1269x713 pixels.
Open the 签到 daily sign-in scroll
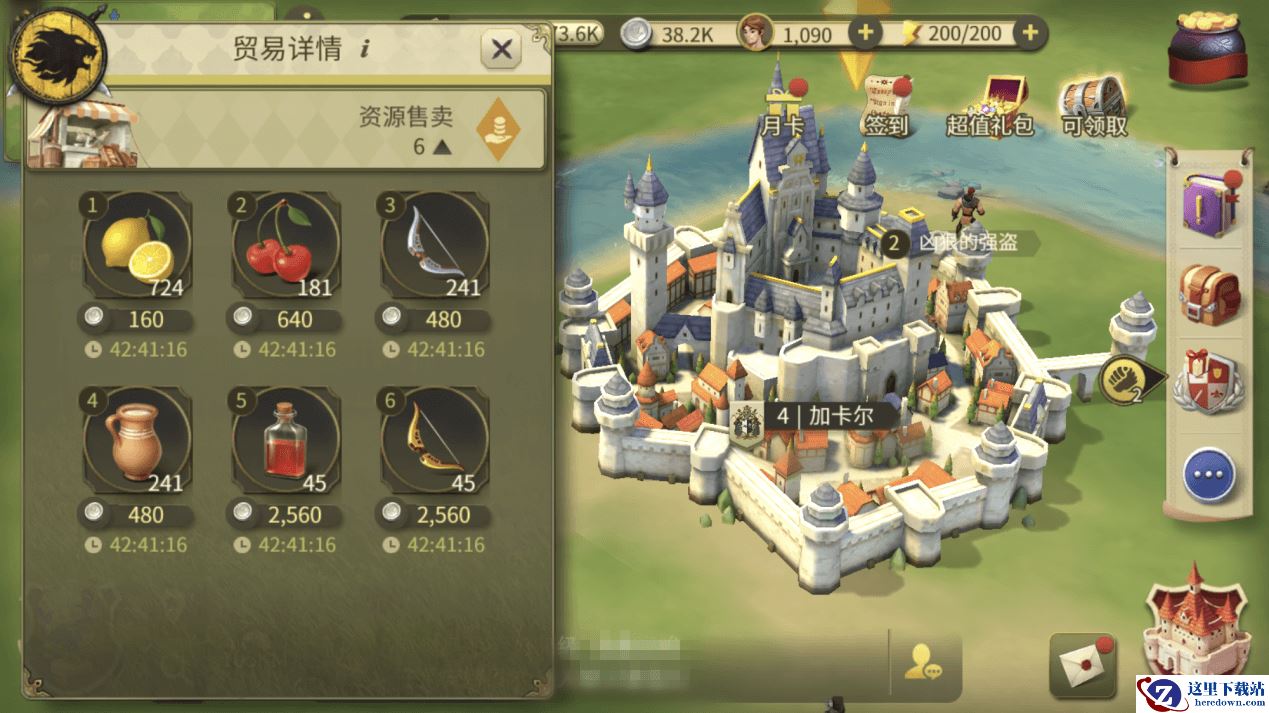tap(886, 106)
